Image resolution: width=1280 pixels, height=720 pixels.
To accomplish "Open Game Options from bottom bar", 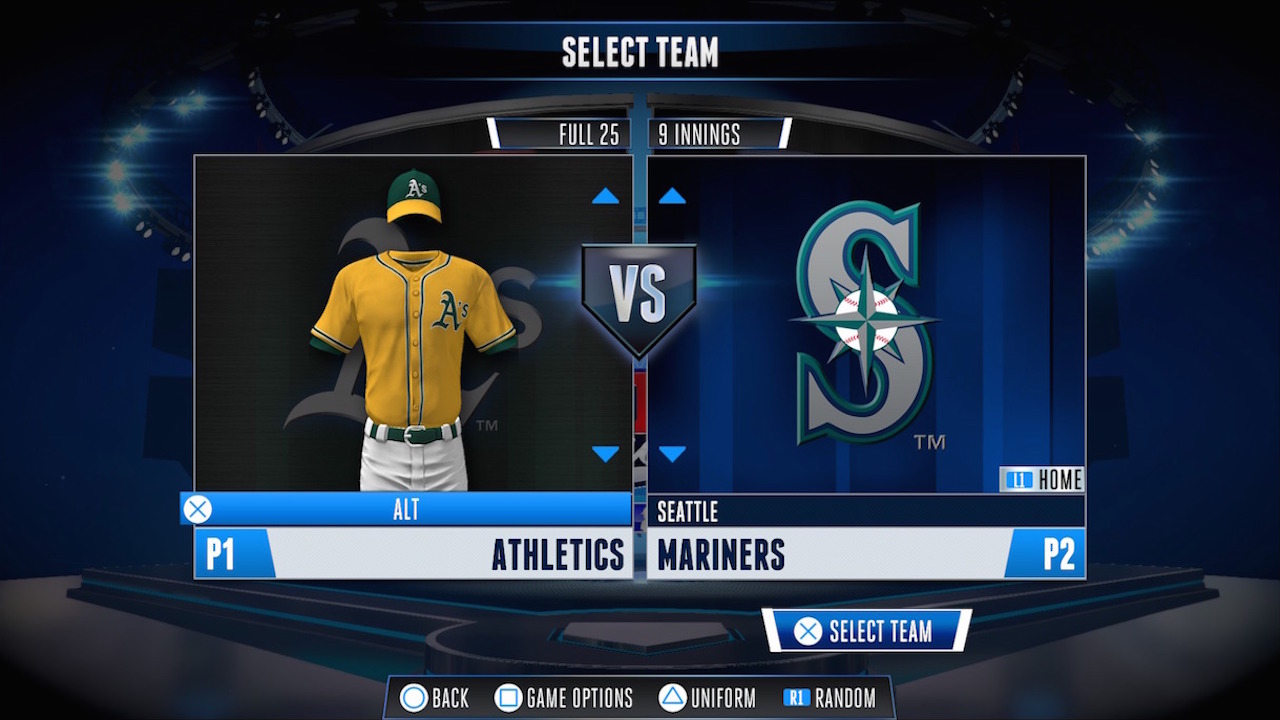I will (564, 698).
